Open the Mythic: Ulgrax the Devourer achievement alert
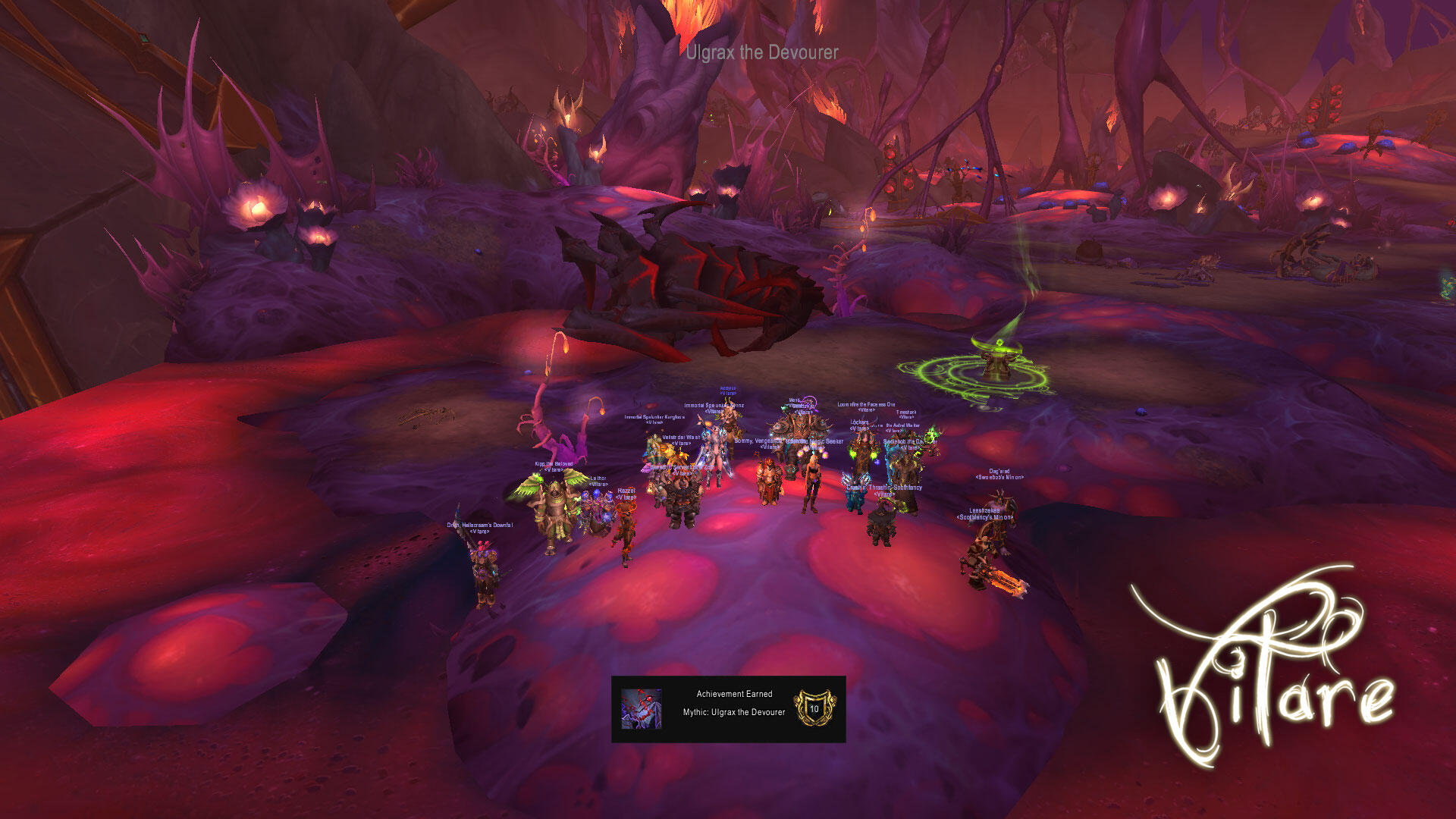This screenshot has height=819, width=1456. 728,709
